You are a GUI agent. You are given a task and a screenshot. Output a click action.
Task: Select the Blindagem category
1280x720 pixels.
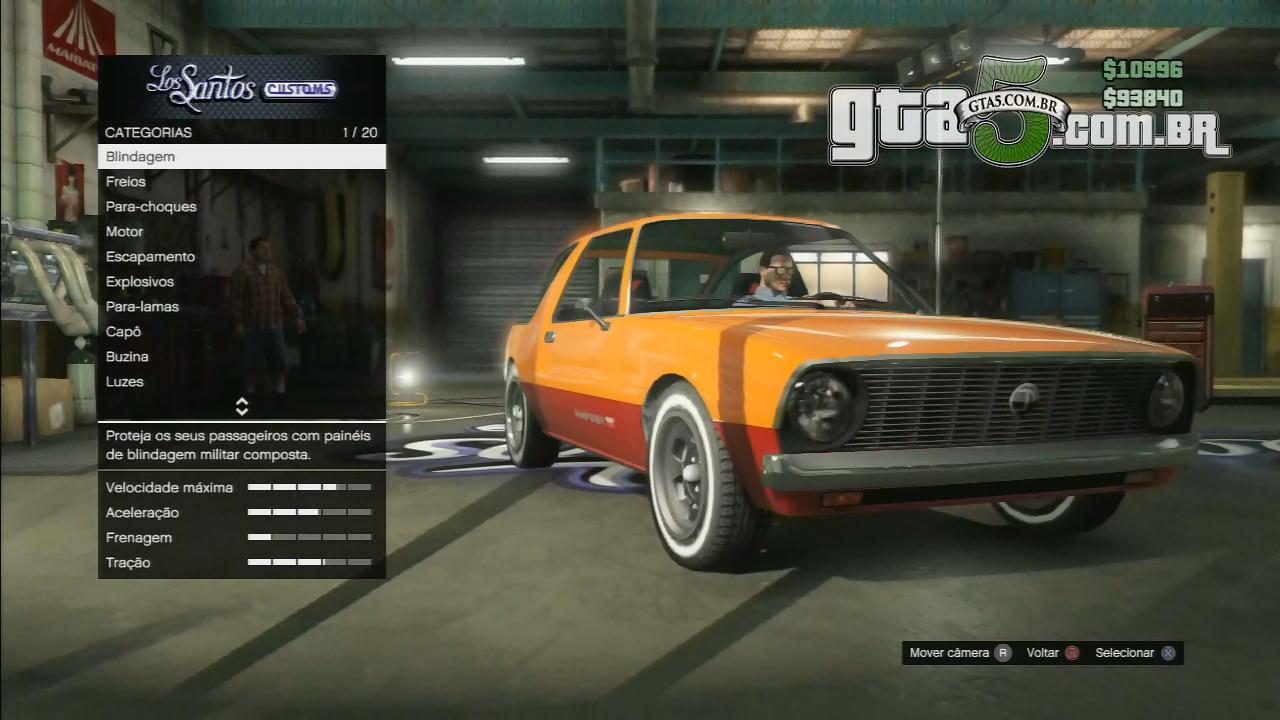point(140,156)
